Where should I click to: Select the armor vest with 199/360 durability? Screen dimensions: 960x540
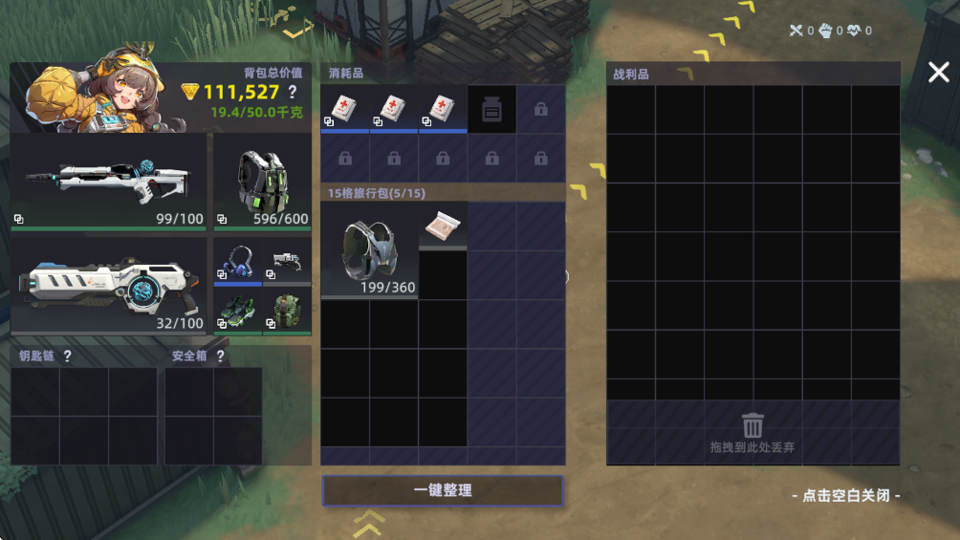[x=369, y=250]
